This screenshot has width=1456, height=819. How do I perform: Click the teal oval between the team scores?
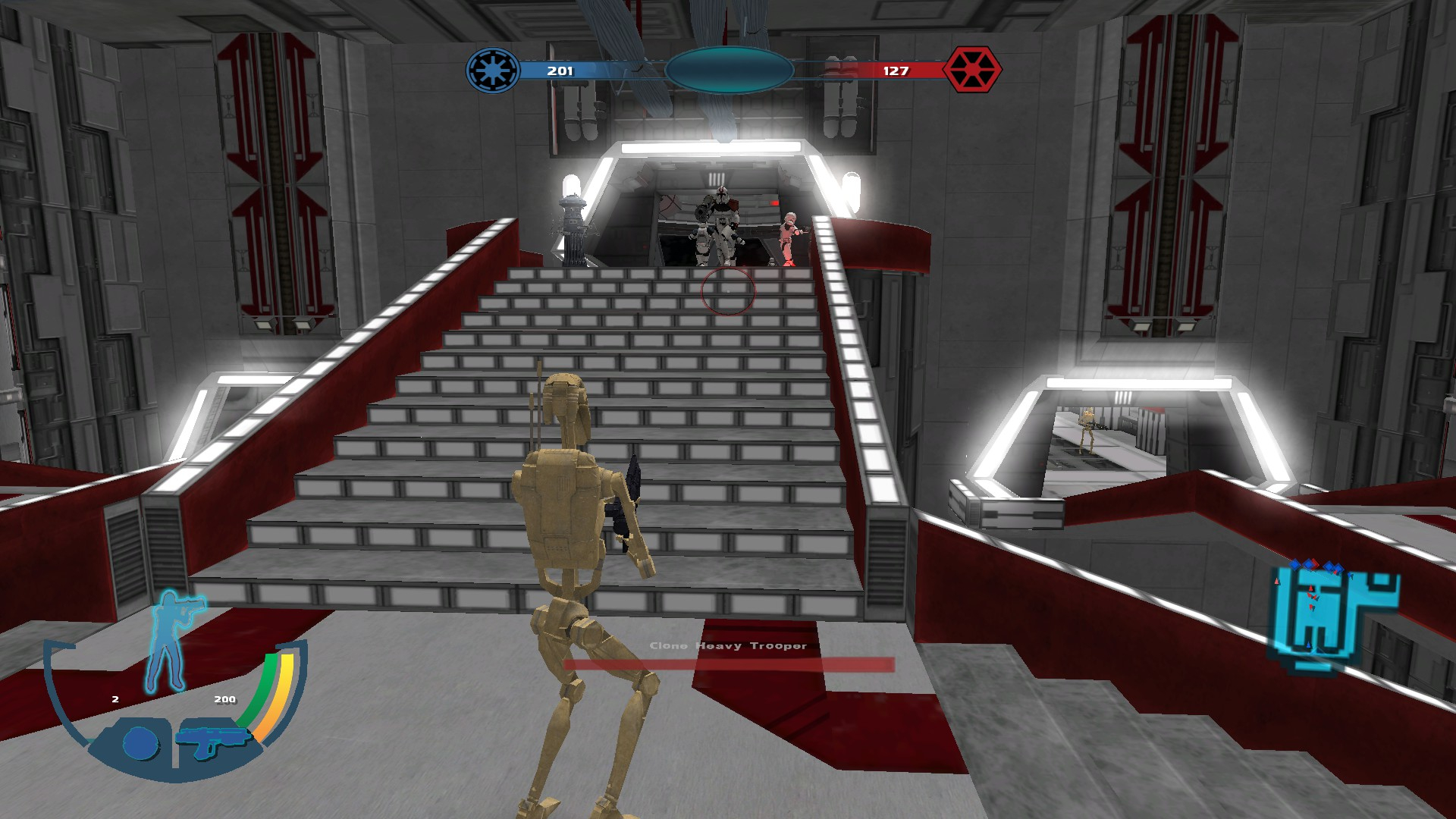(729, 71)
